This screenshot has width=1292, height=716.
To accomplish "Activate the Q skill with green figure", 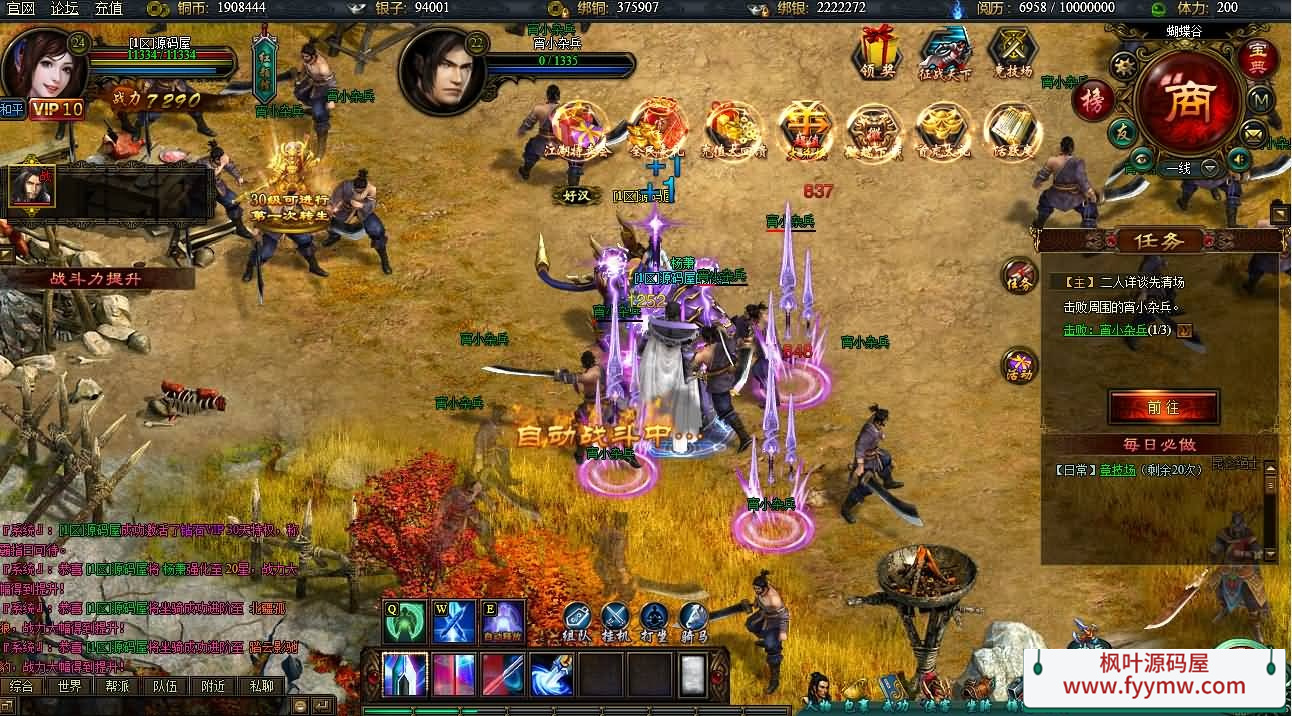I will click(405, 621).
